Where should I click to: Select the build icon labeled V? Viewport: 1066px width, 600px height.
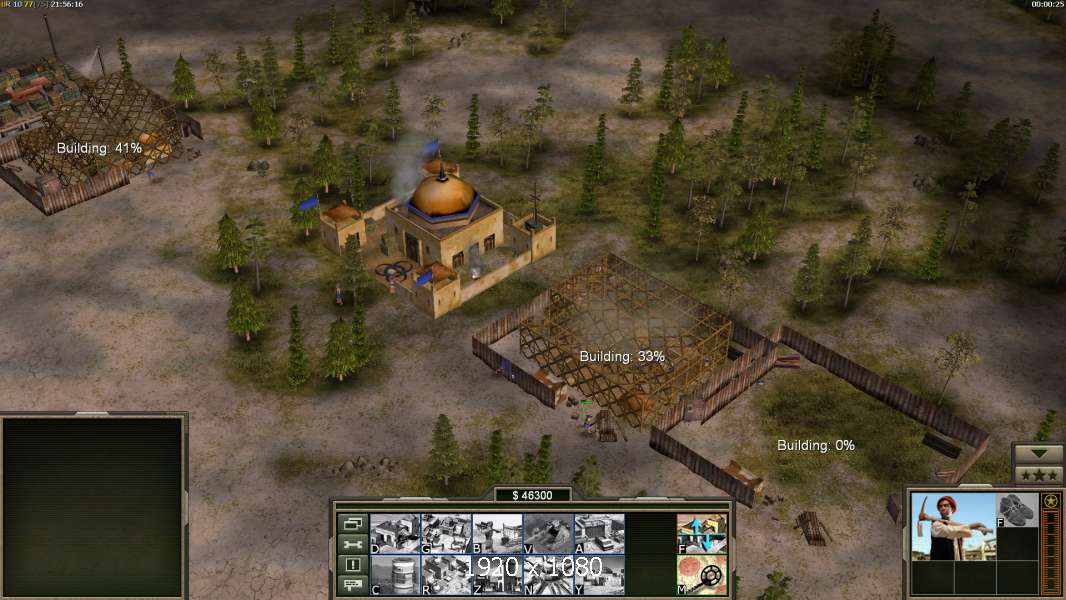point(548,534)
